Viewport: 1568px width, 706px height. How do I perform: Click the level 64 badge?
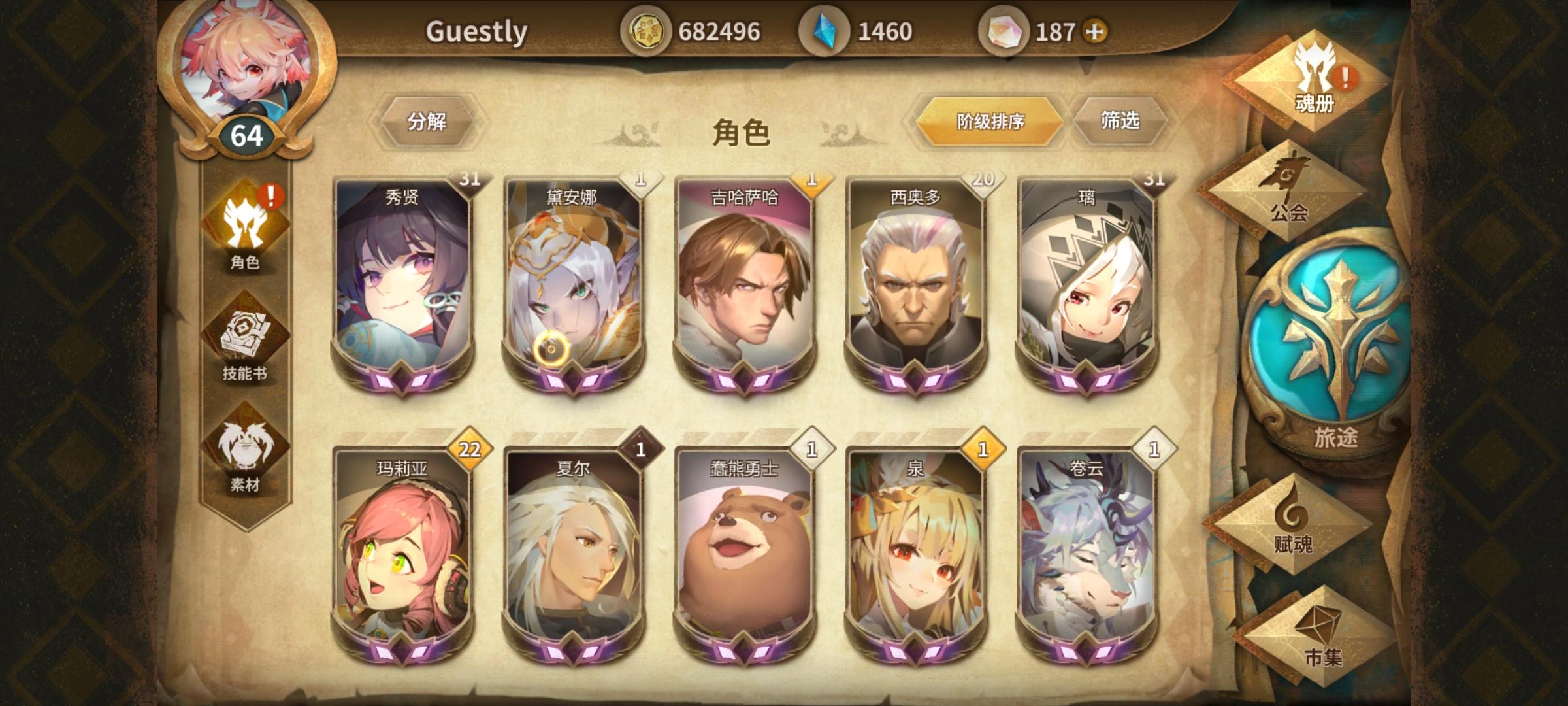coord(245,135)
